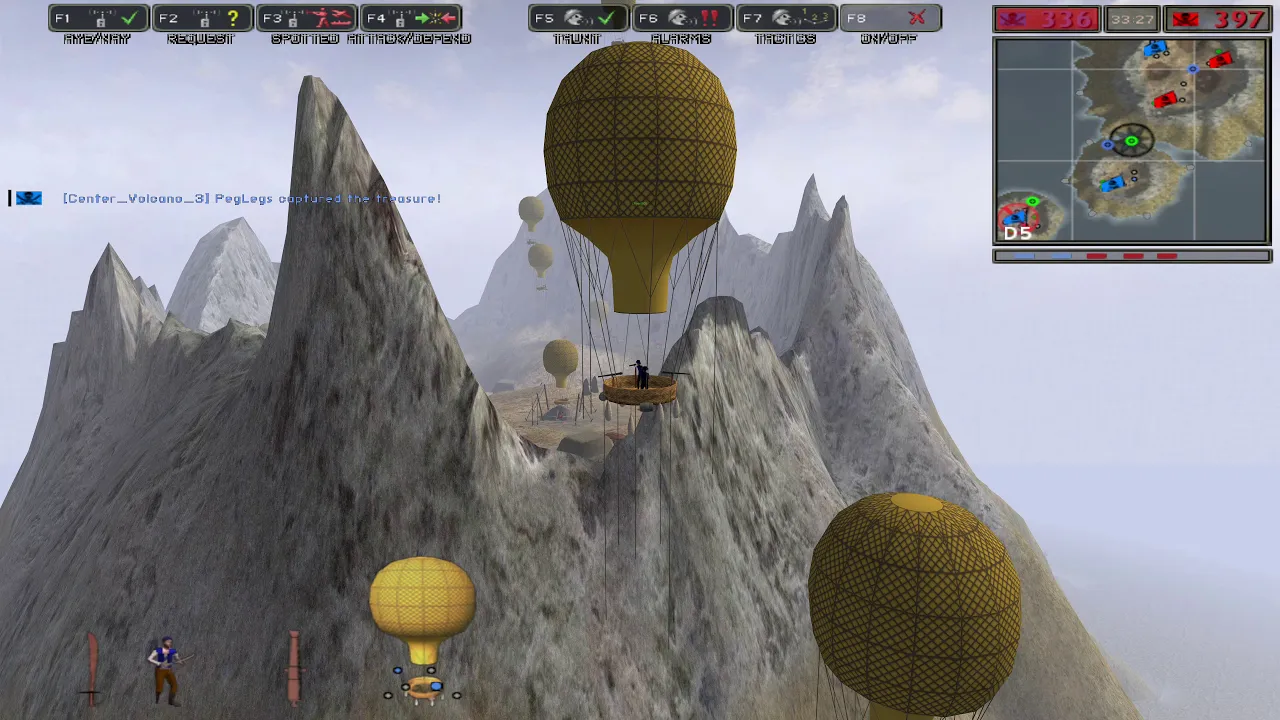Image resolution: width=1280 pixels, height=720 pixels.
Task: Click the pirate soldier status icon
Action: point(165,668)
